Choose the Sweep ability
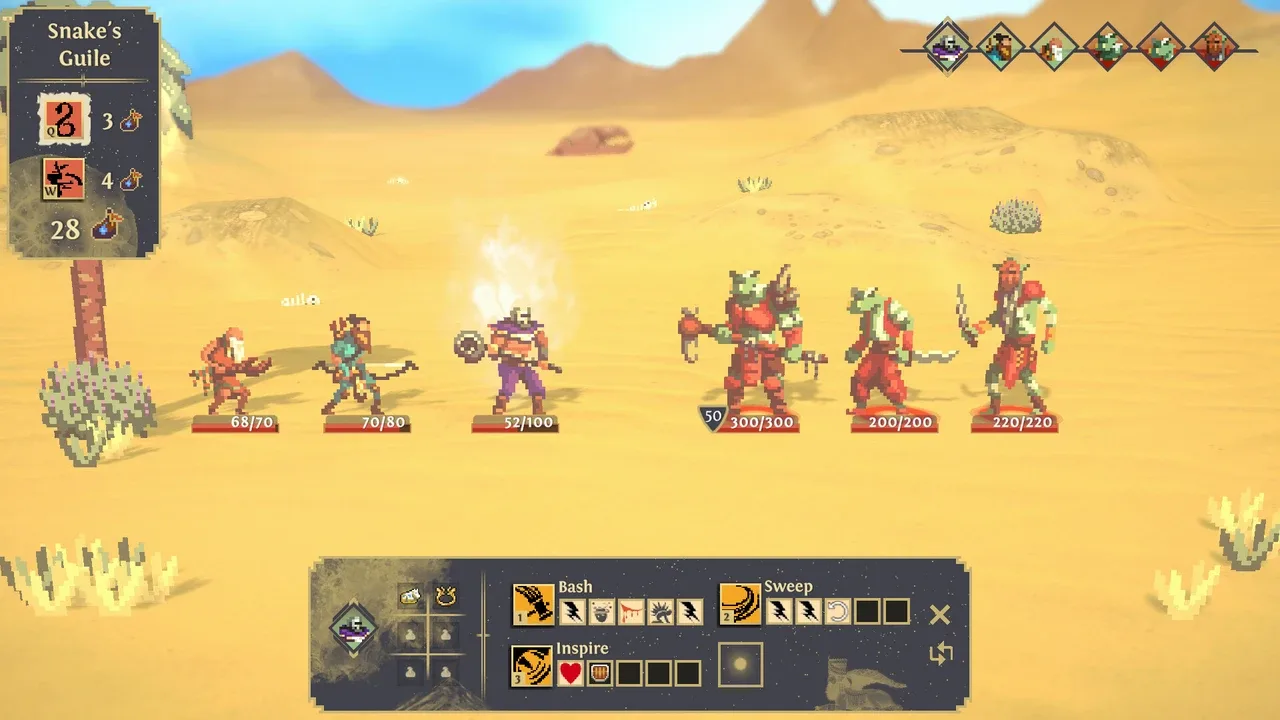Viewport: 1280px width, 720px height. coord(740,605)
